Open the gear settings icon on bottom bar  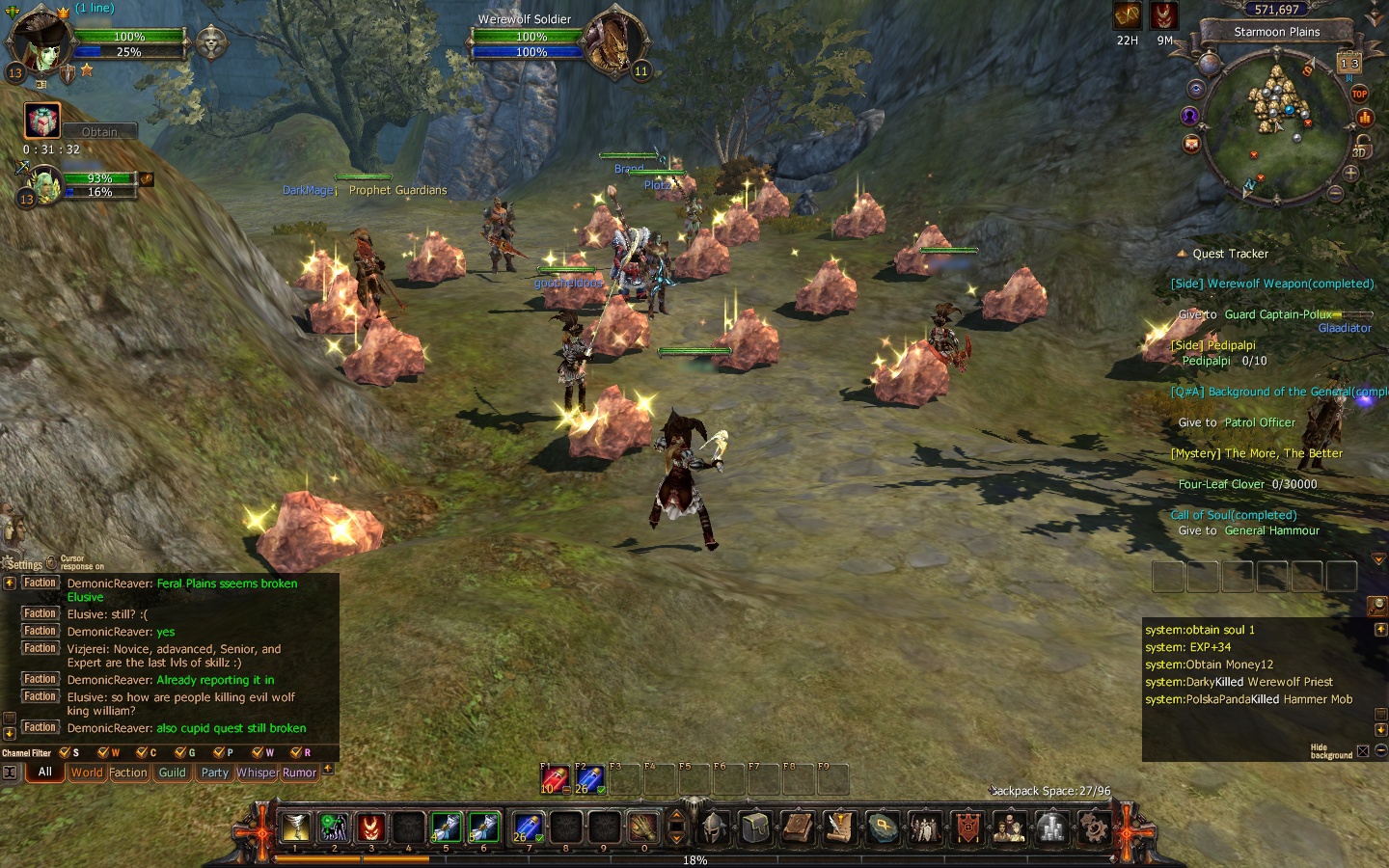click(x=1093, y=827)
